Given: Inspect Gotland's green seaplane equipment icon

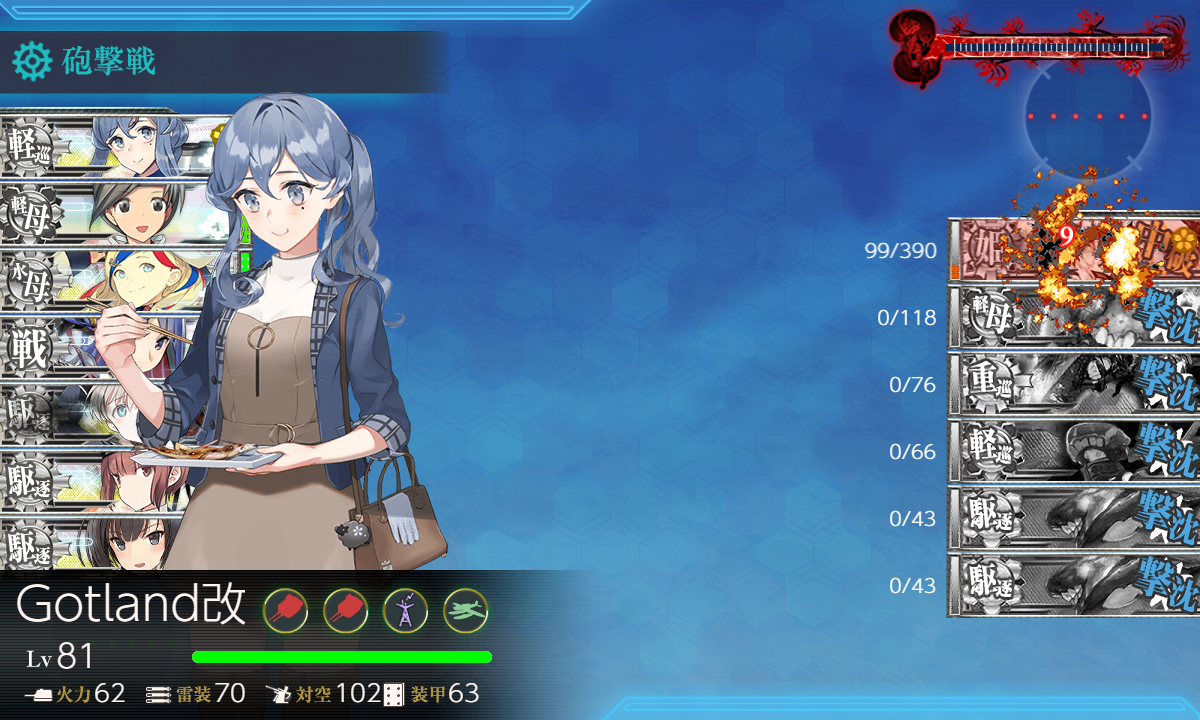Looking at the screenshot, I should [465, 609].
